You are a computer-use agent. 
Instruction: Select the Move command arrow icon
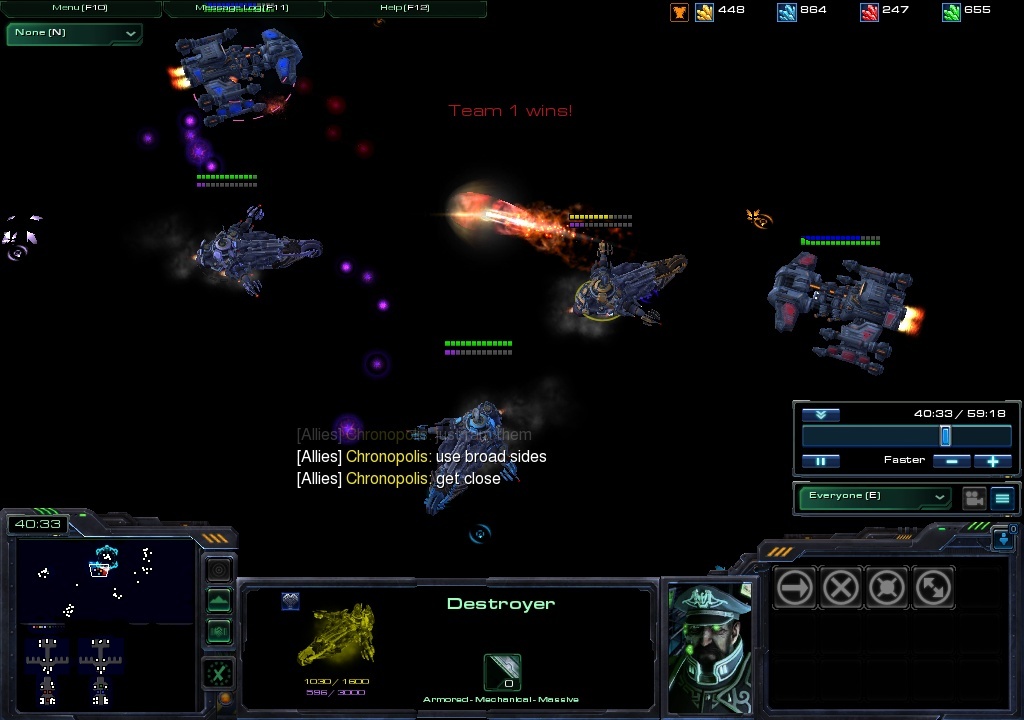click(x=795, y=588)
